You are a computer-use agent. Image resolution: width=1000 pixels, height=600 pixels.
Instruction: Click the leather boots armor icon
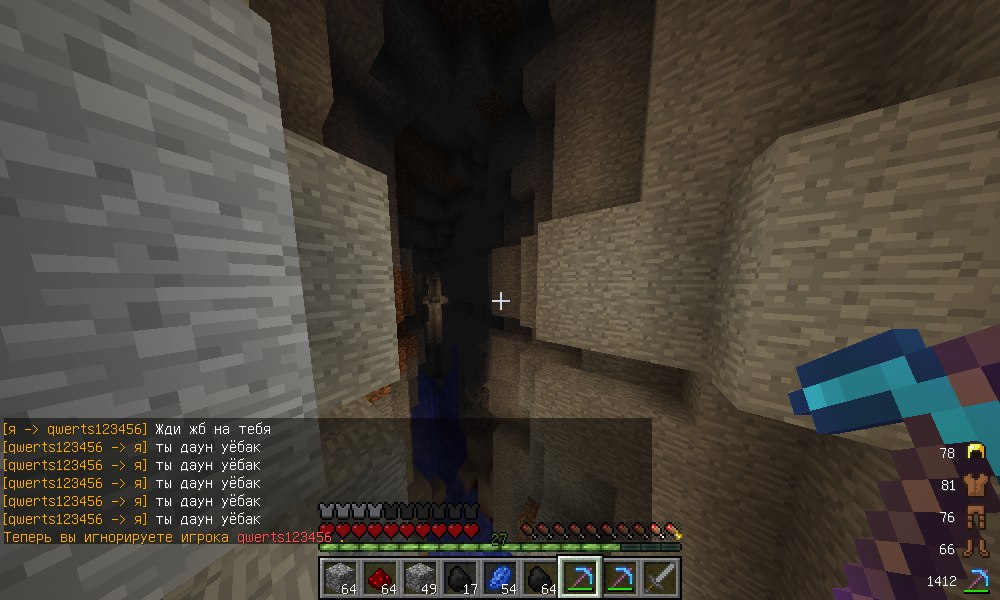coord(975,548)
